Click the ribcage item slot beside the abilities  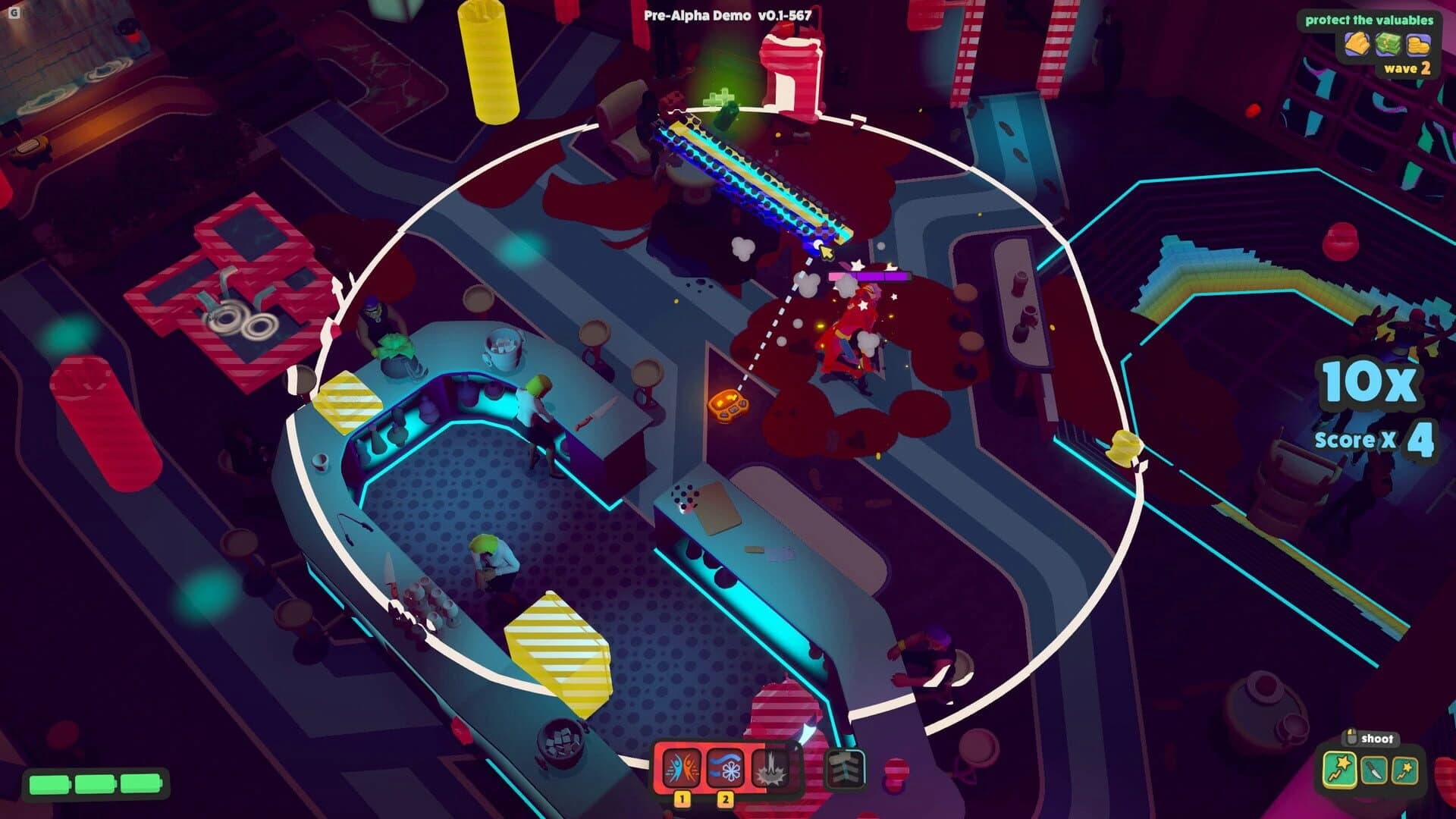[x=846, y=768]
